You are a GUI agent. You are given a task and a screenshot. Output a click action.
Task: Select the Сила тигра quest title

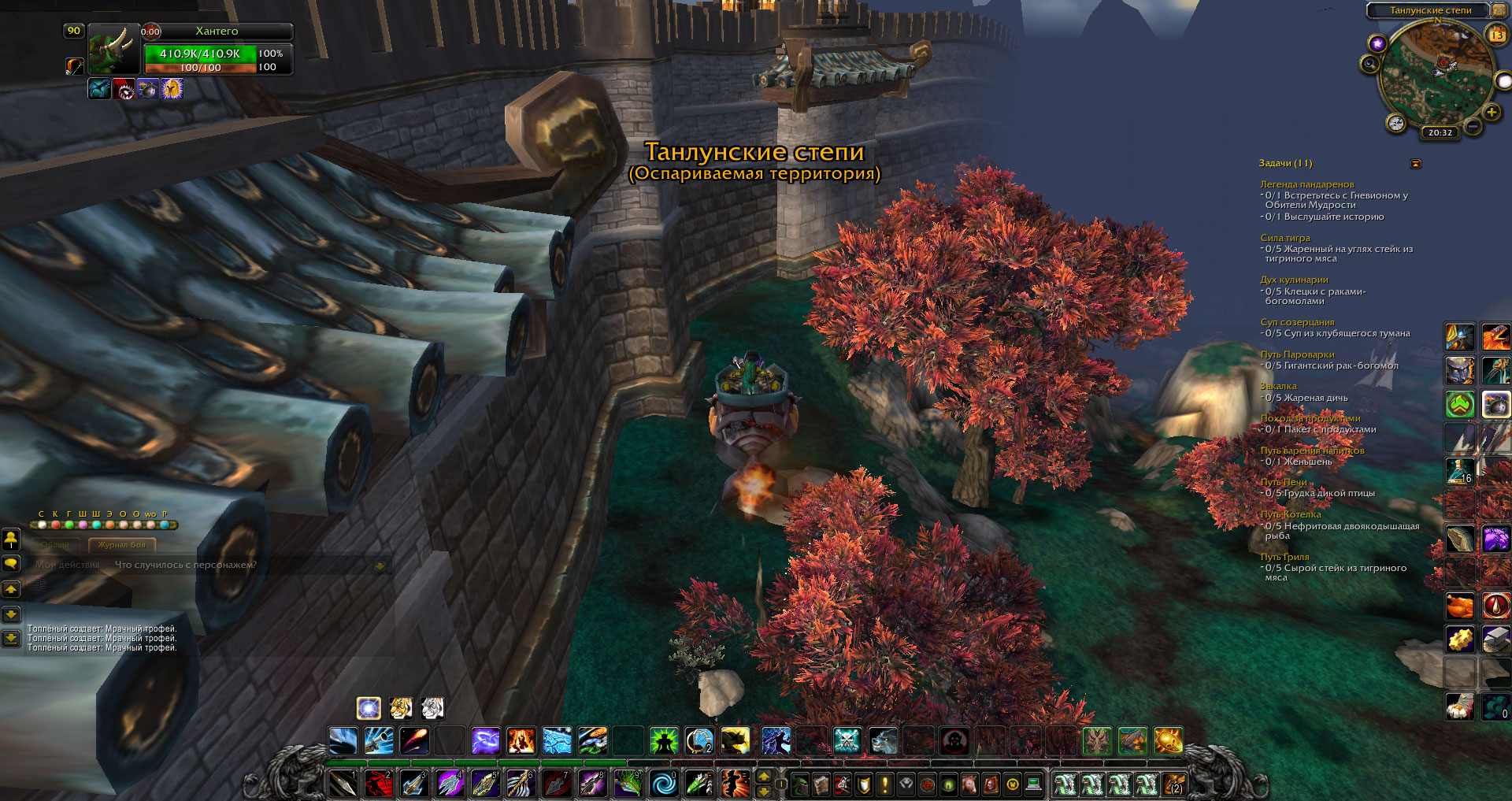click(1285, 238)
